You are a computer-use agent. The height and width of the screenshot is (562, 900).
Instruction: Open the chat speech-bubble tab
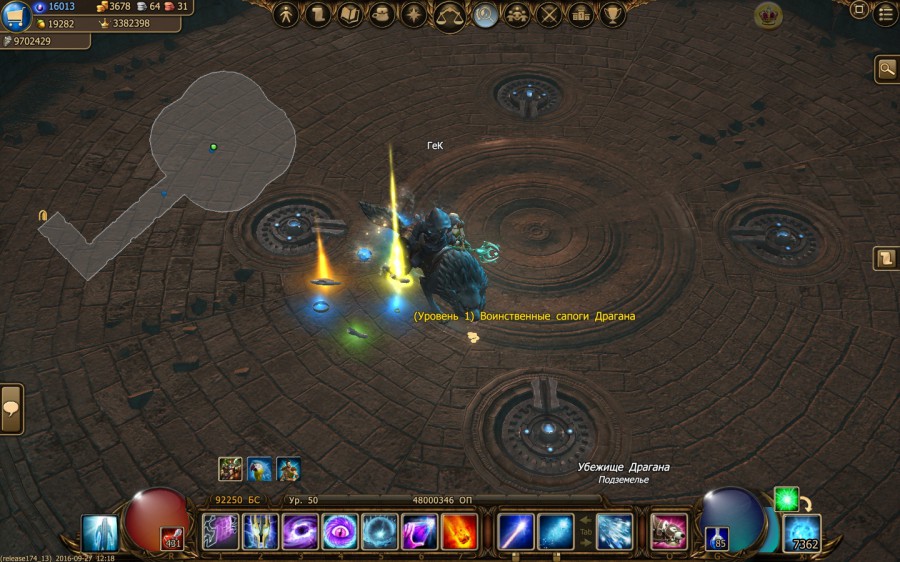tap(11, 409)
